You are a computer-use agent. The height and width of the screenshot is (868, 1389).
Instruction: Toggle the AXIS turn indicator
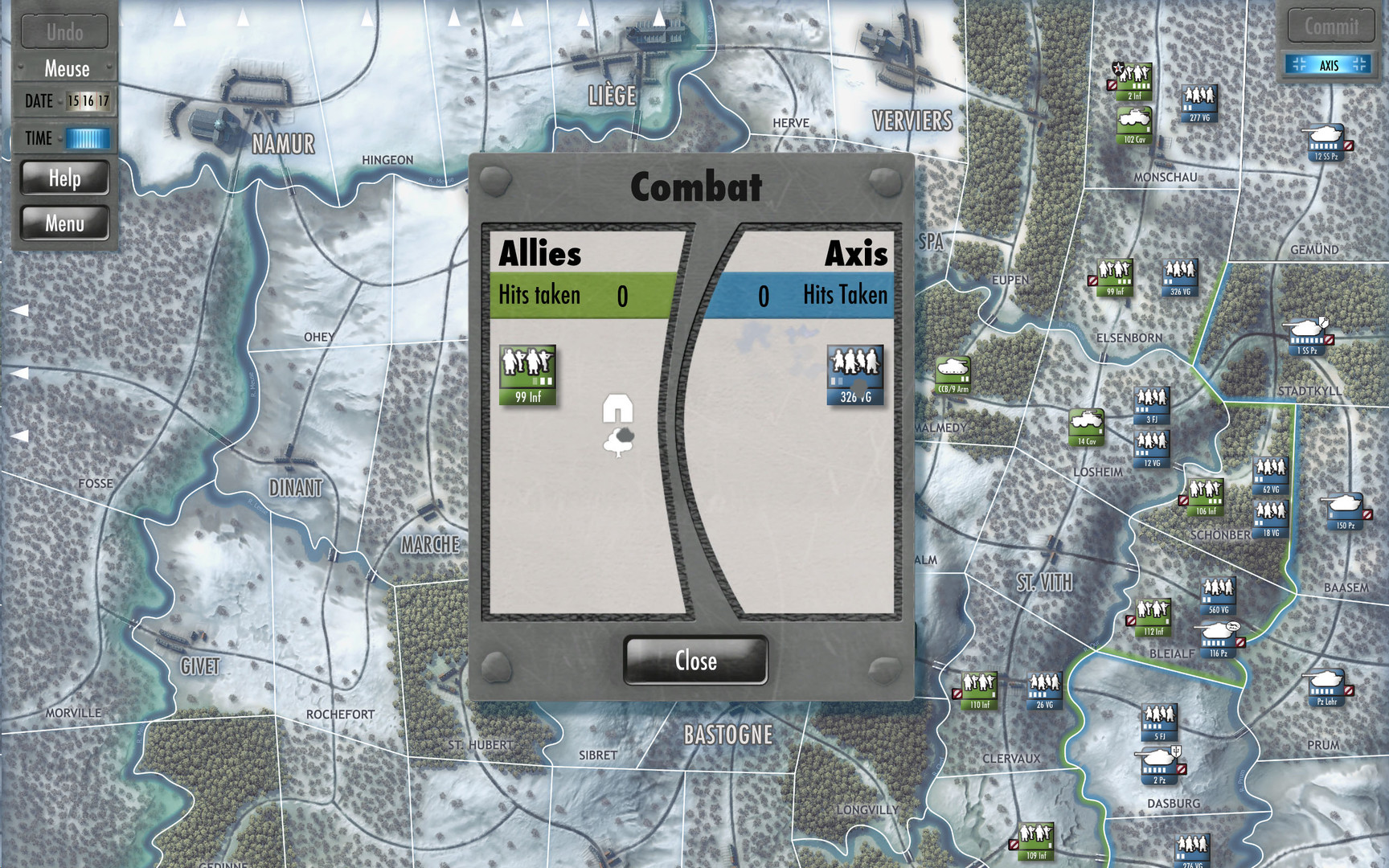point(1328,64)
